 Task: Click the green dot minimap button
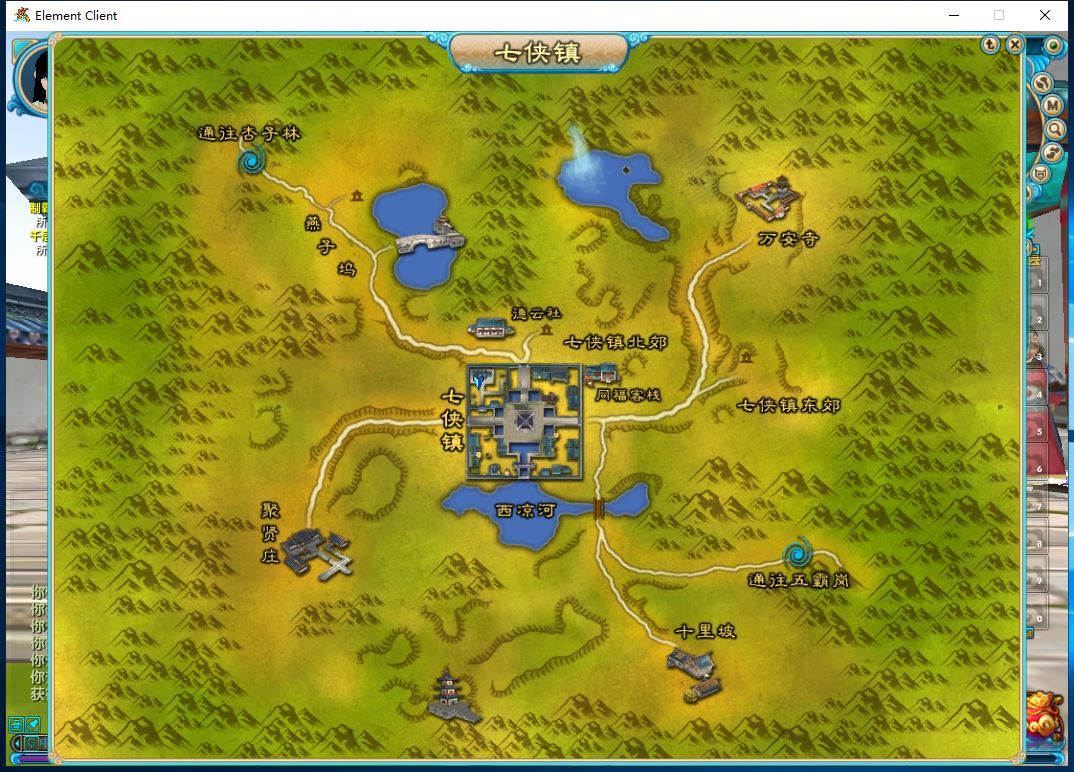(1053, 46)
